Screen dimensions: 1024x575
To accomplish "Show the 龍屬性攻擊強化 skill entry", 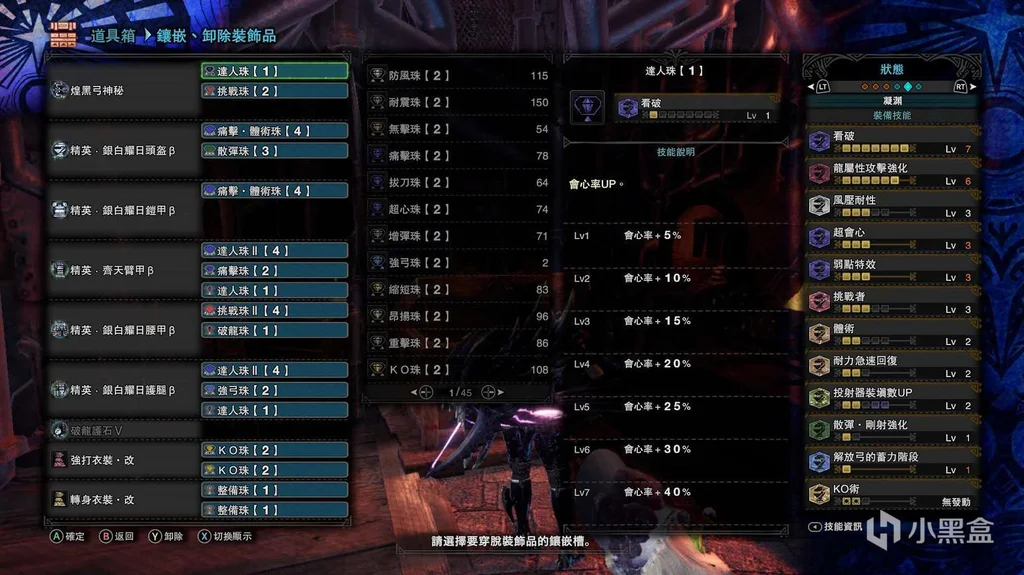I will tap(892, 174).
